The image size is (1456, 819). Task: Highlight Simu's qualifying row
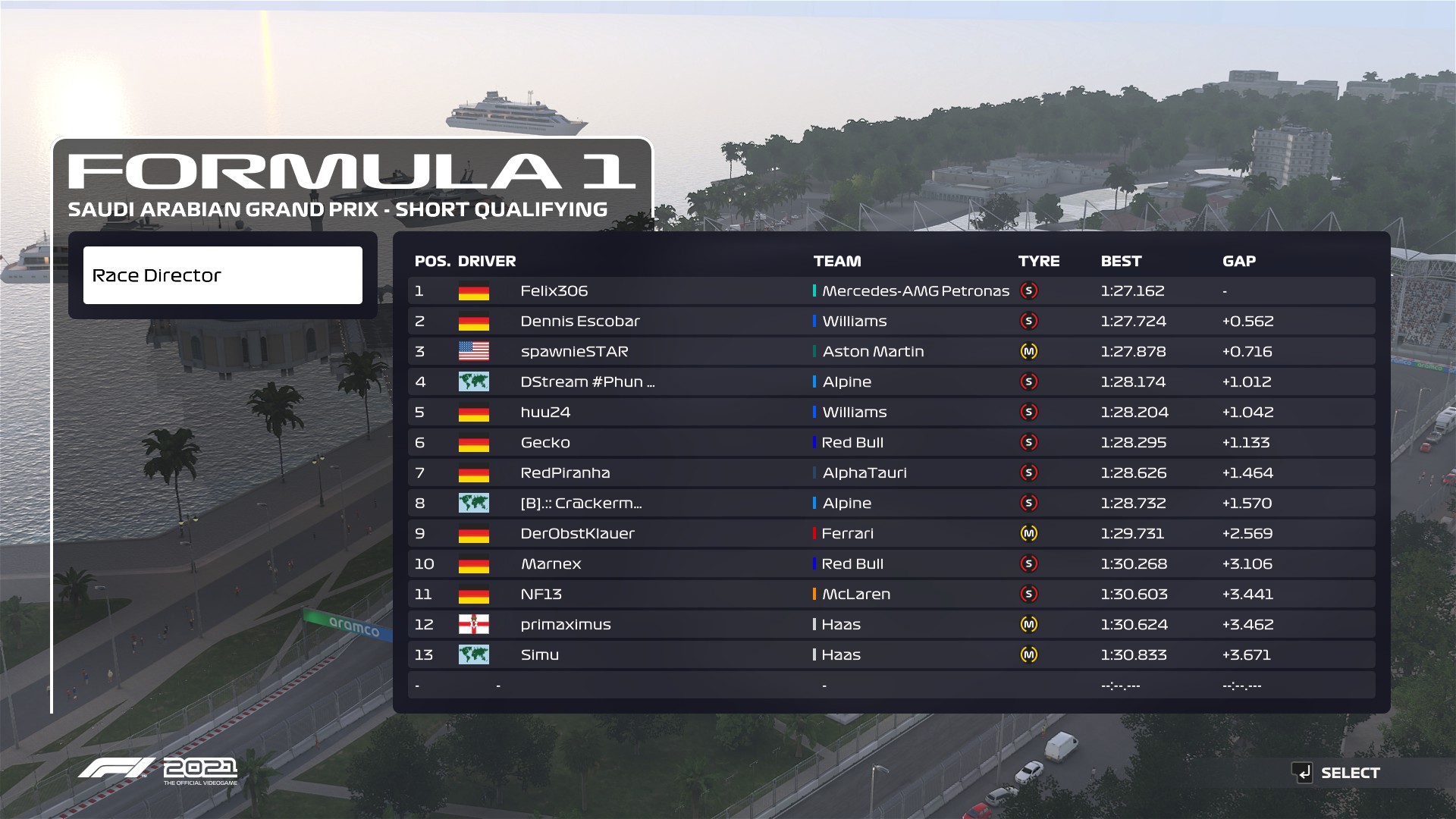[x=890, y=655]
